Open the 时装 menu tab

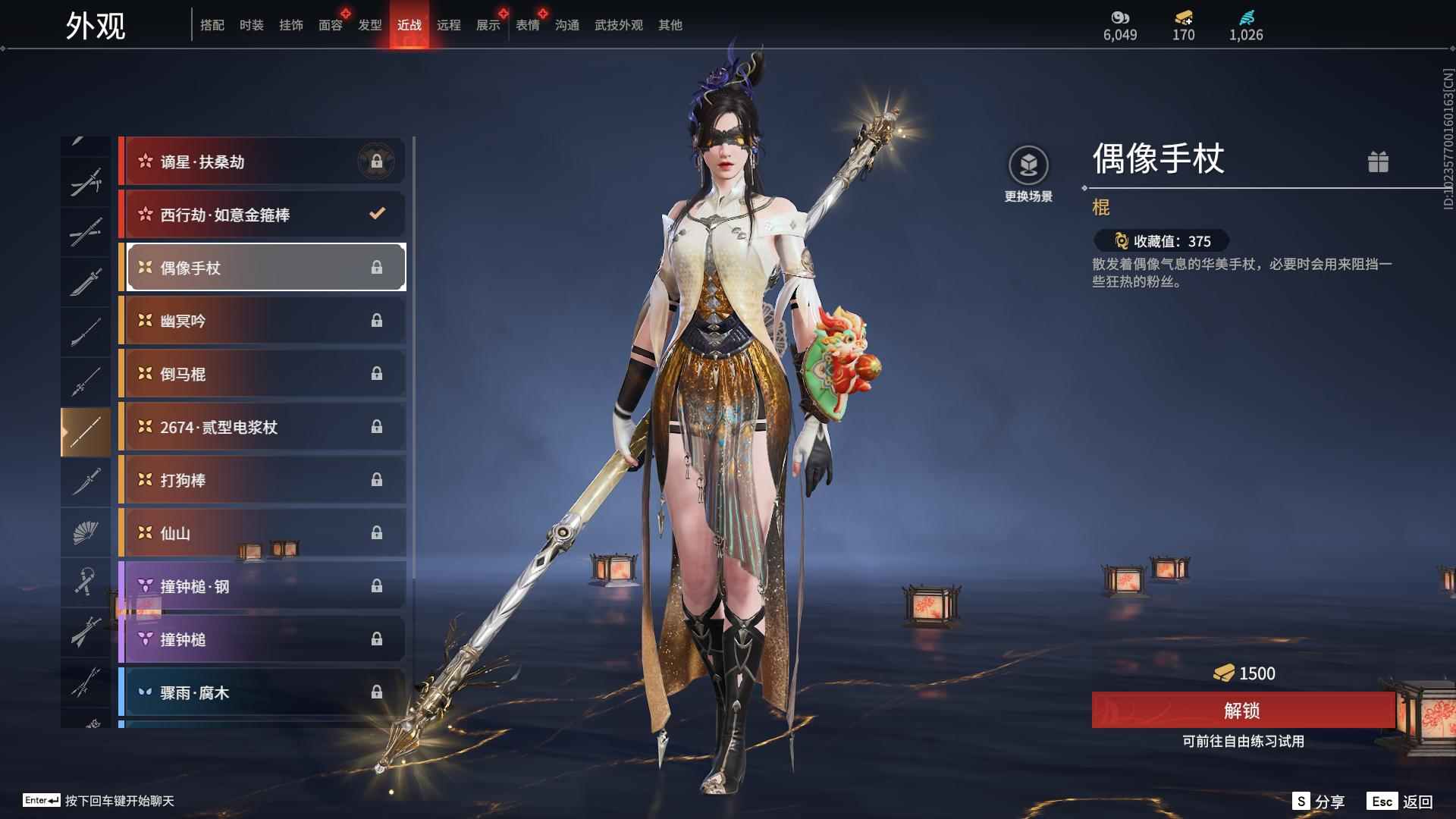251,24
